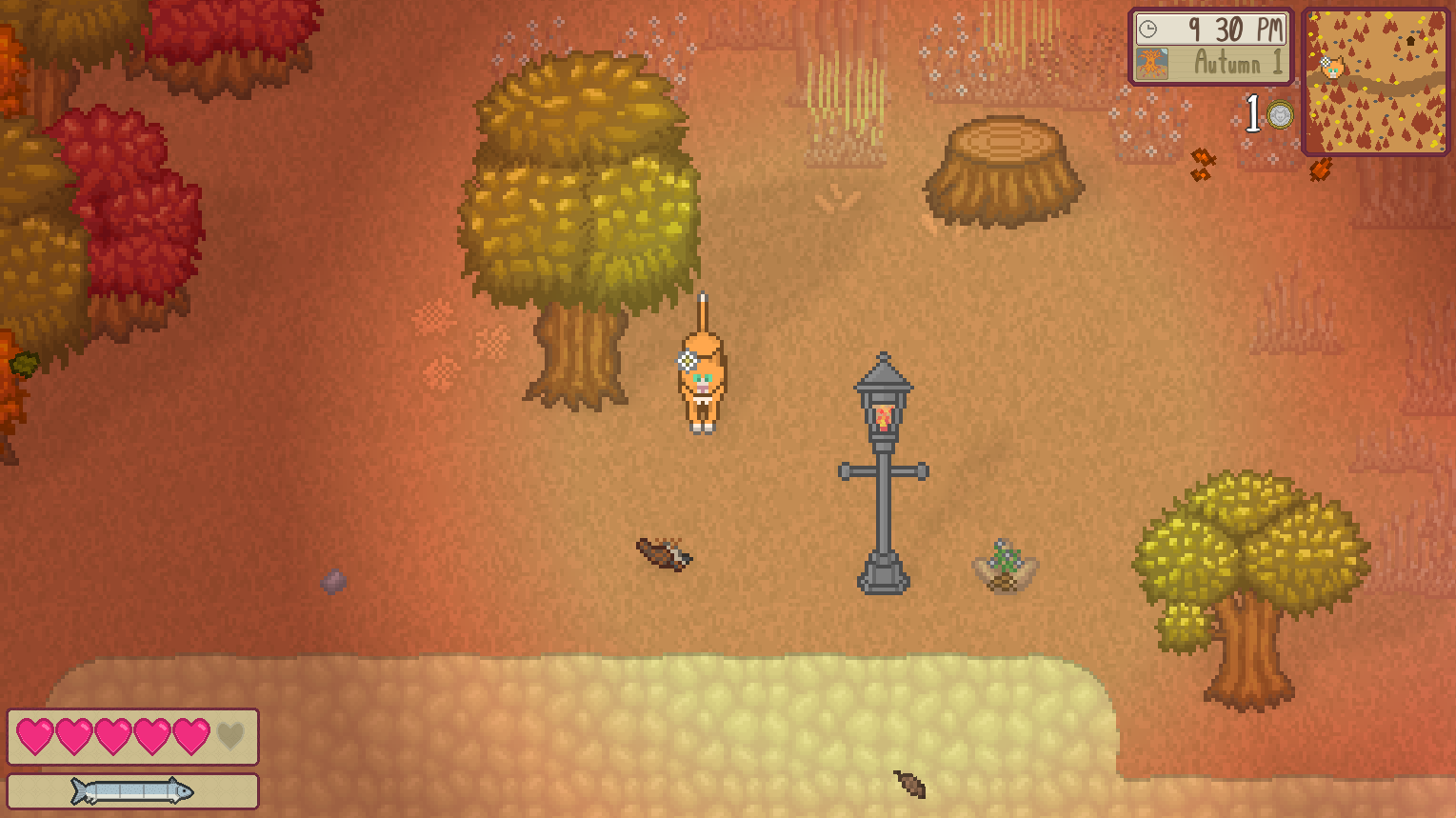Click the nest holding the herb sprig
1456x818 pixels.
(1005, 564)
